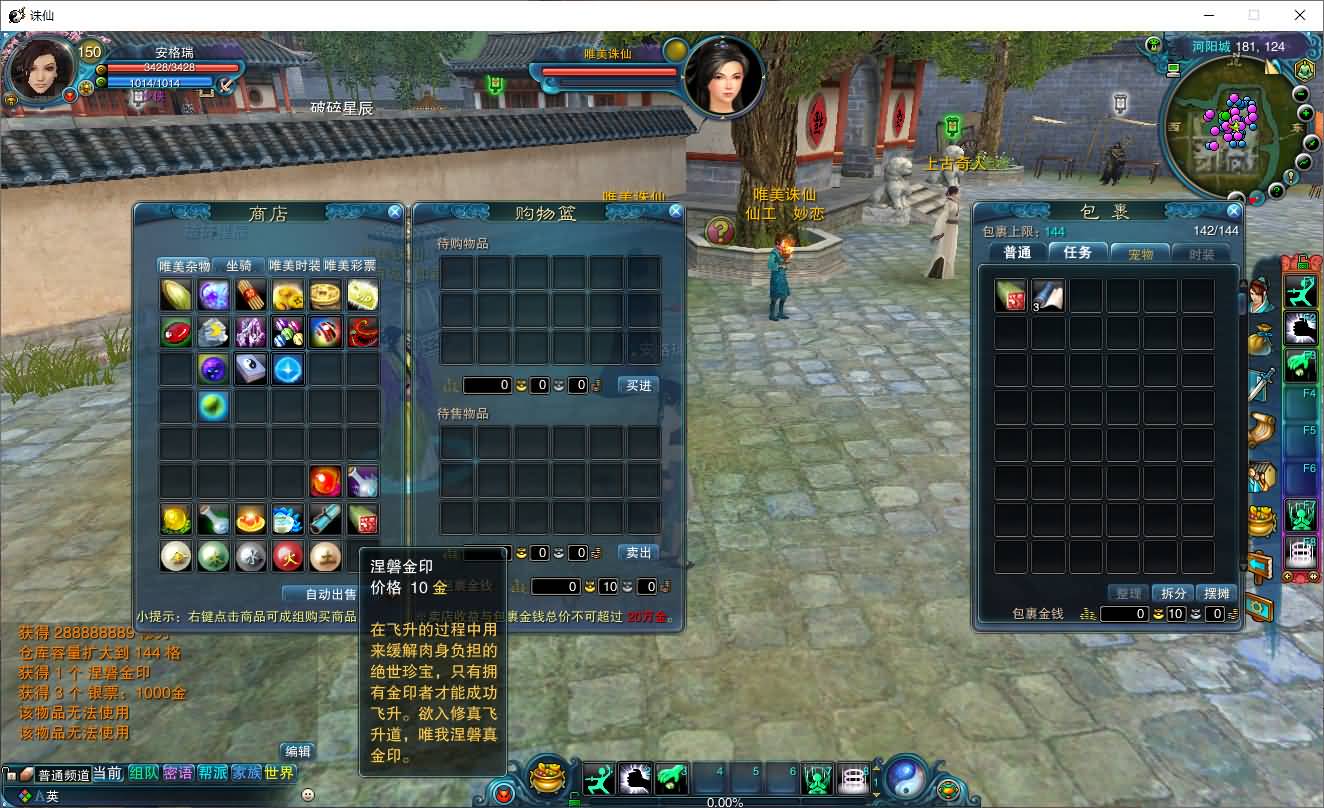Select the yin-yang book item in shop
This screenshot has width=1324, height=808.
tap(250, 370)
